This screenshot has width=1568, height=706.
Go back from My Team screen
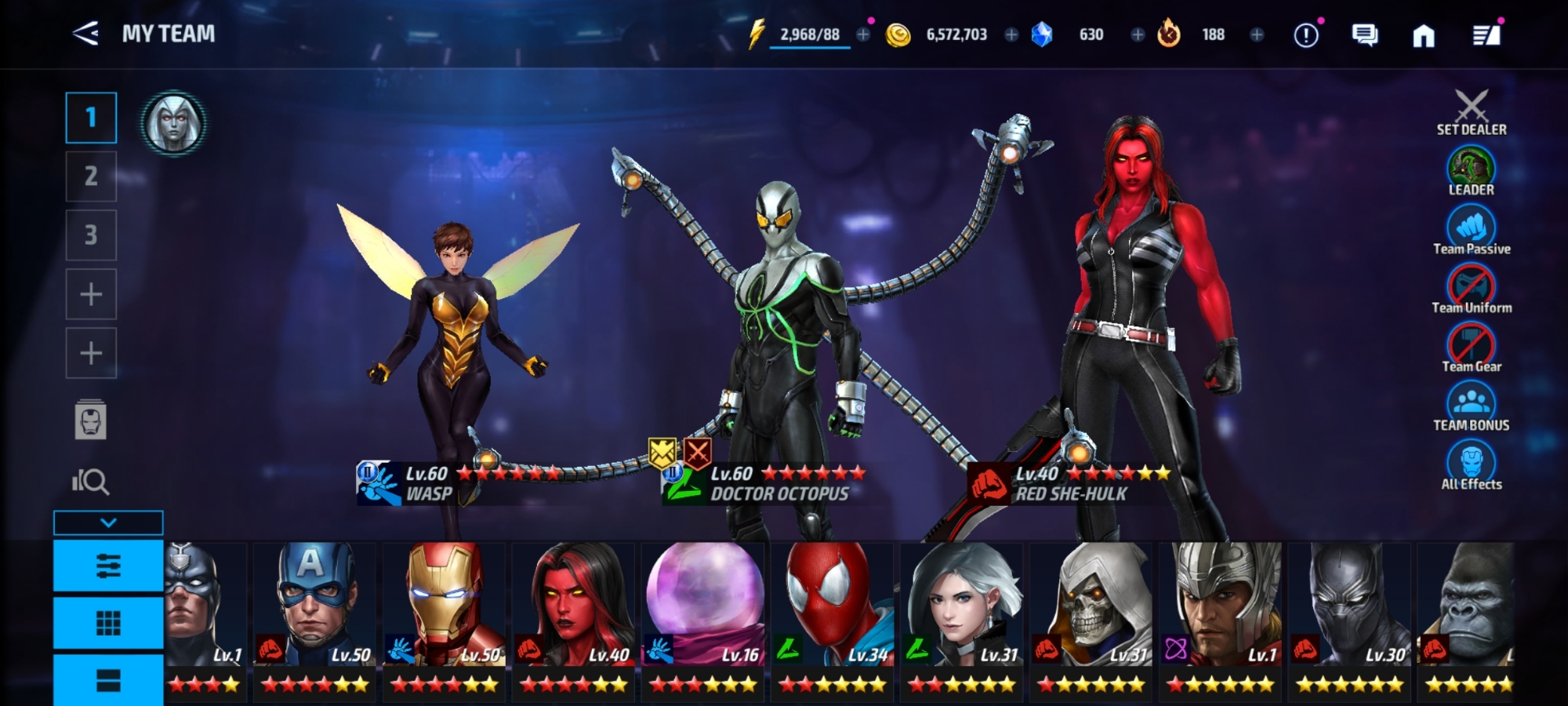(85, 34)
